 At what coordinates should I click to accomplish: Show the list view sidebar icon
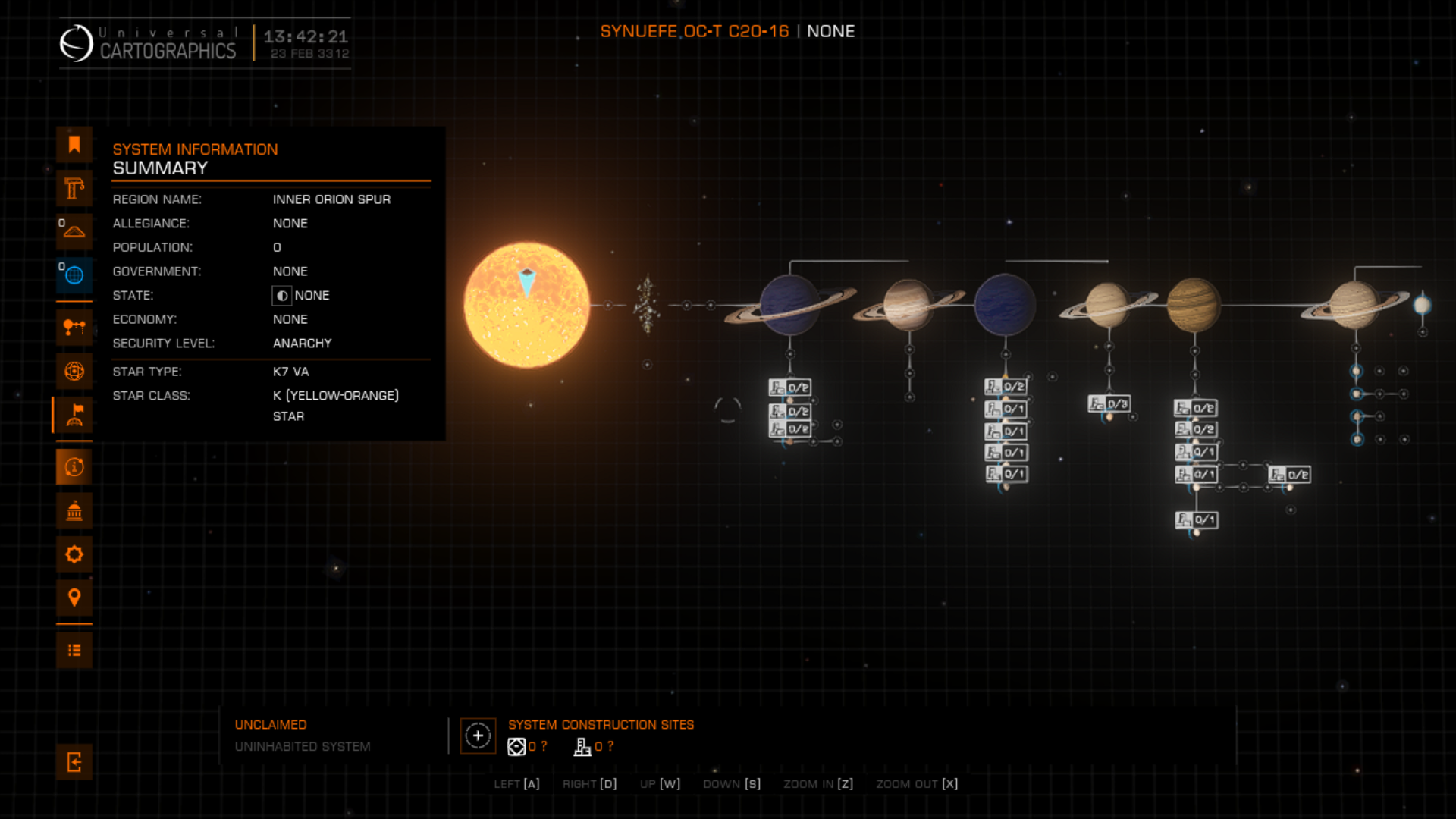pos(74,650)
